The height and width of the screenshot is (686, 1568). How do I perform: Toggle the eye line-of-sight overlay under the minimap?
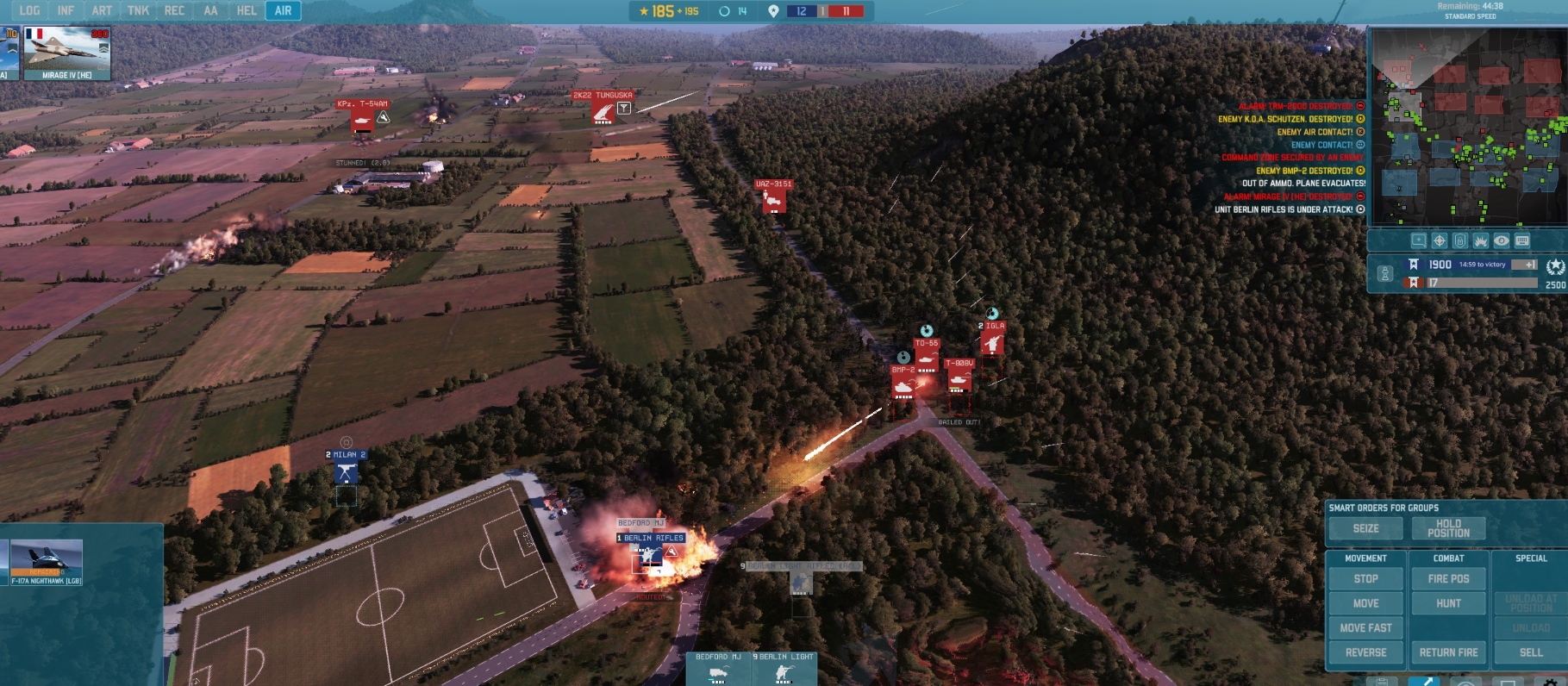[x=1501, y=241]
